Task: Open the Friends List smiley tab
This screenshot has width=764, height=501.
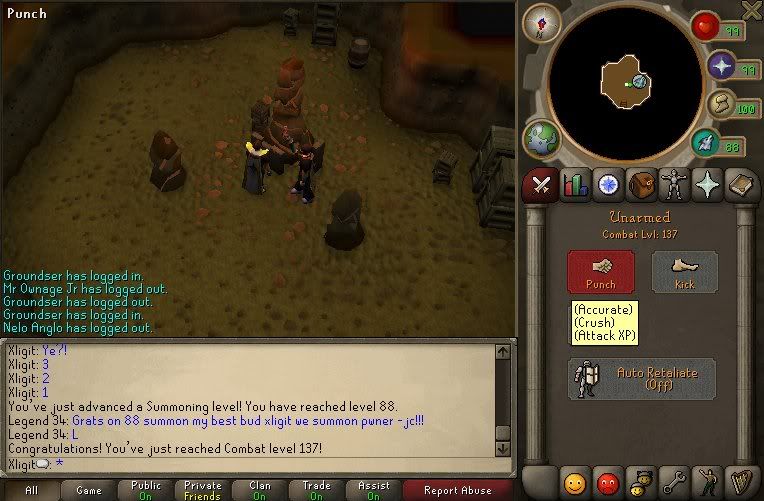Action: [574, 483]
